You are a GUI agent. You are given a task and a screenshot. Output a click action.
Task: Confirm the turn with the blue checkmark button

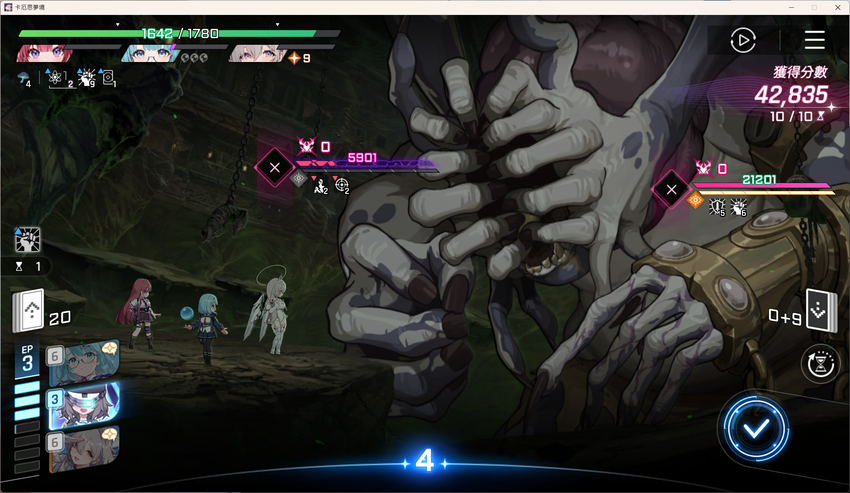(x=757, y=429)
